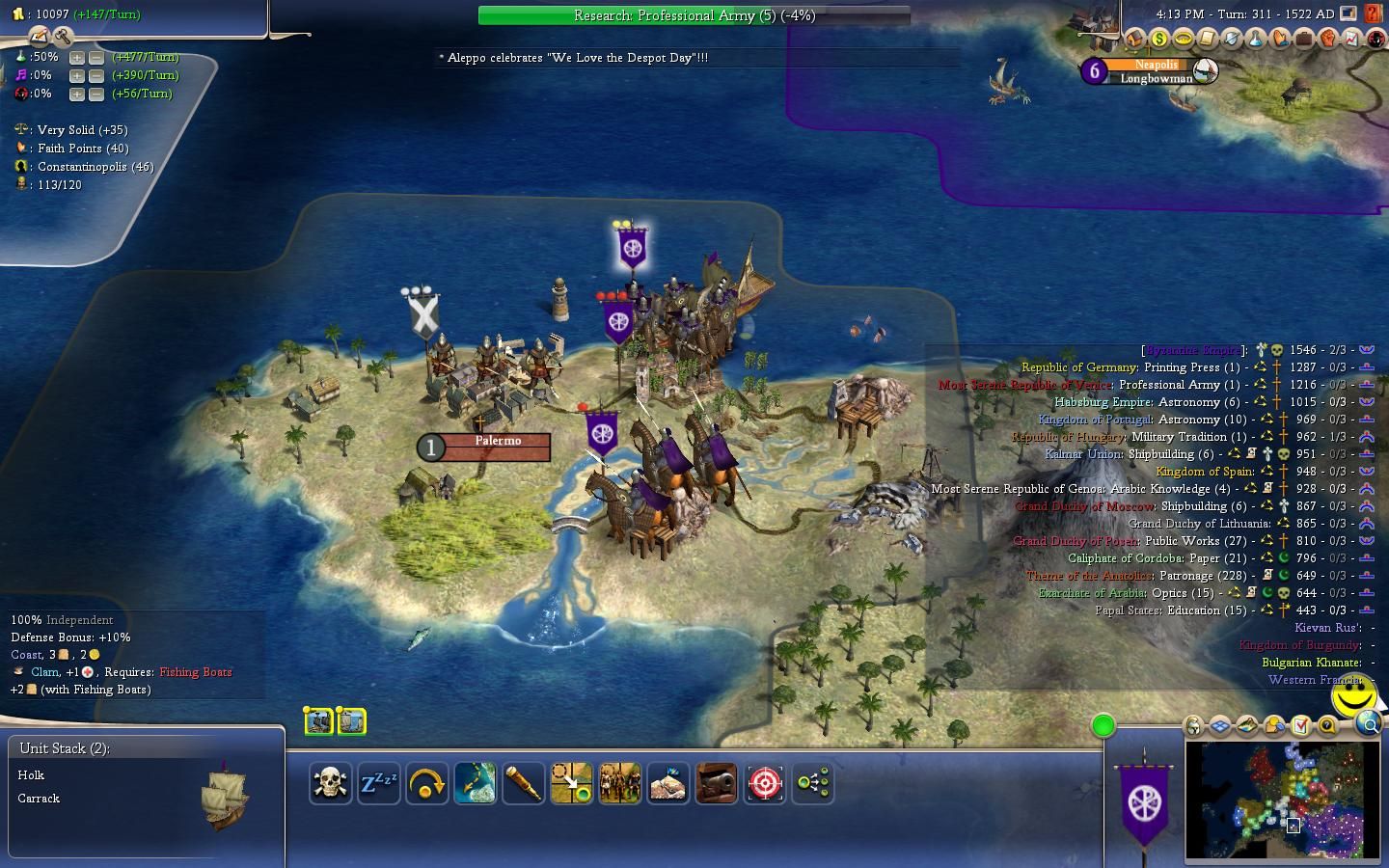Open the technology advisor flask icon
Image resolution: width=1389 pixels, height=868 pixels.
(1255, 40)
